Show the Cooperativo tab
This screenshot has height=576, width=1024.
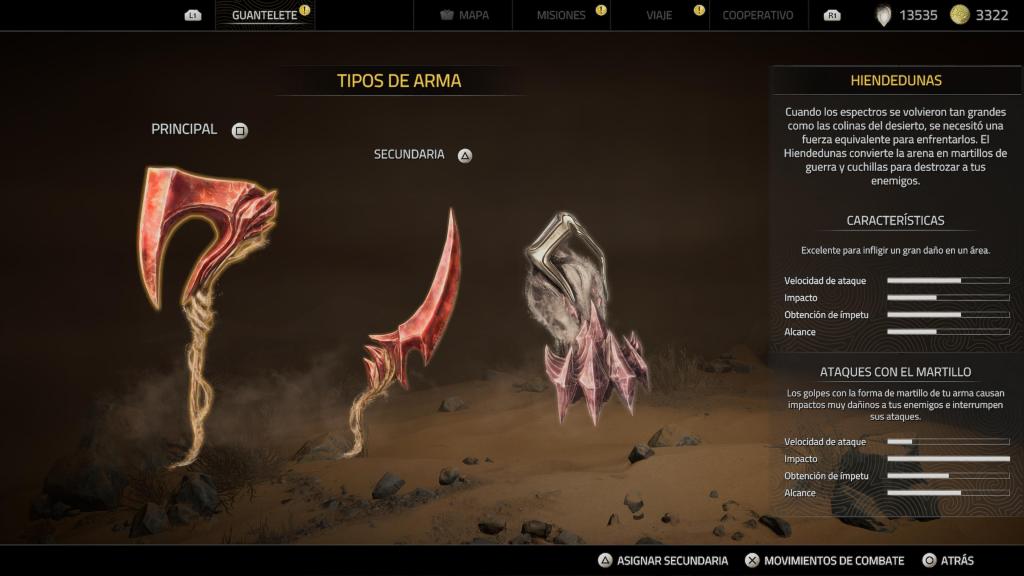coord(757,16)
